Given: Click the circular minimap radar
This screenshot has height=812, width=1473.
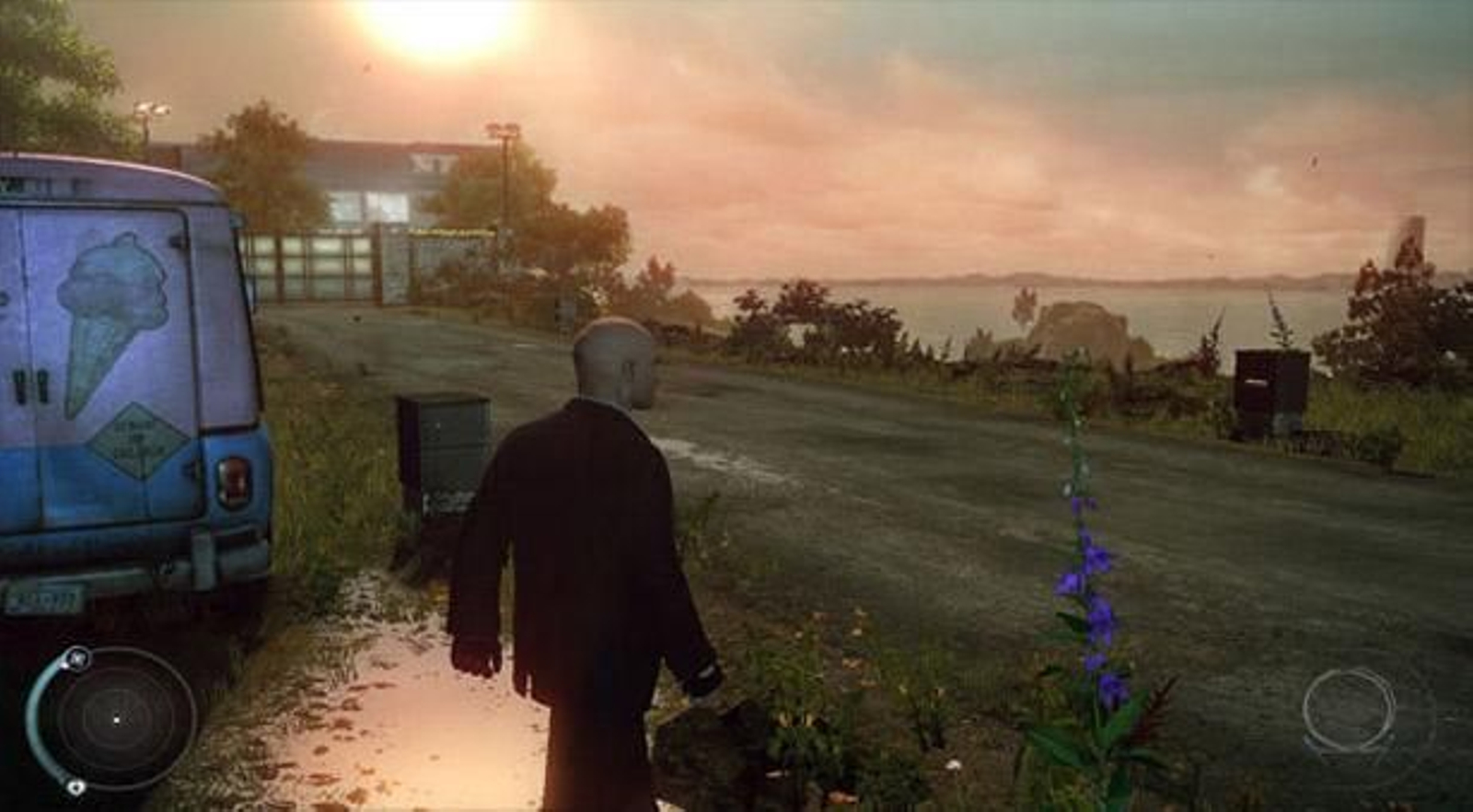Looking at the screenshot, I should point(118,719).
